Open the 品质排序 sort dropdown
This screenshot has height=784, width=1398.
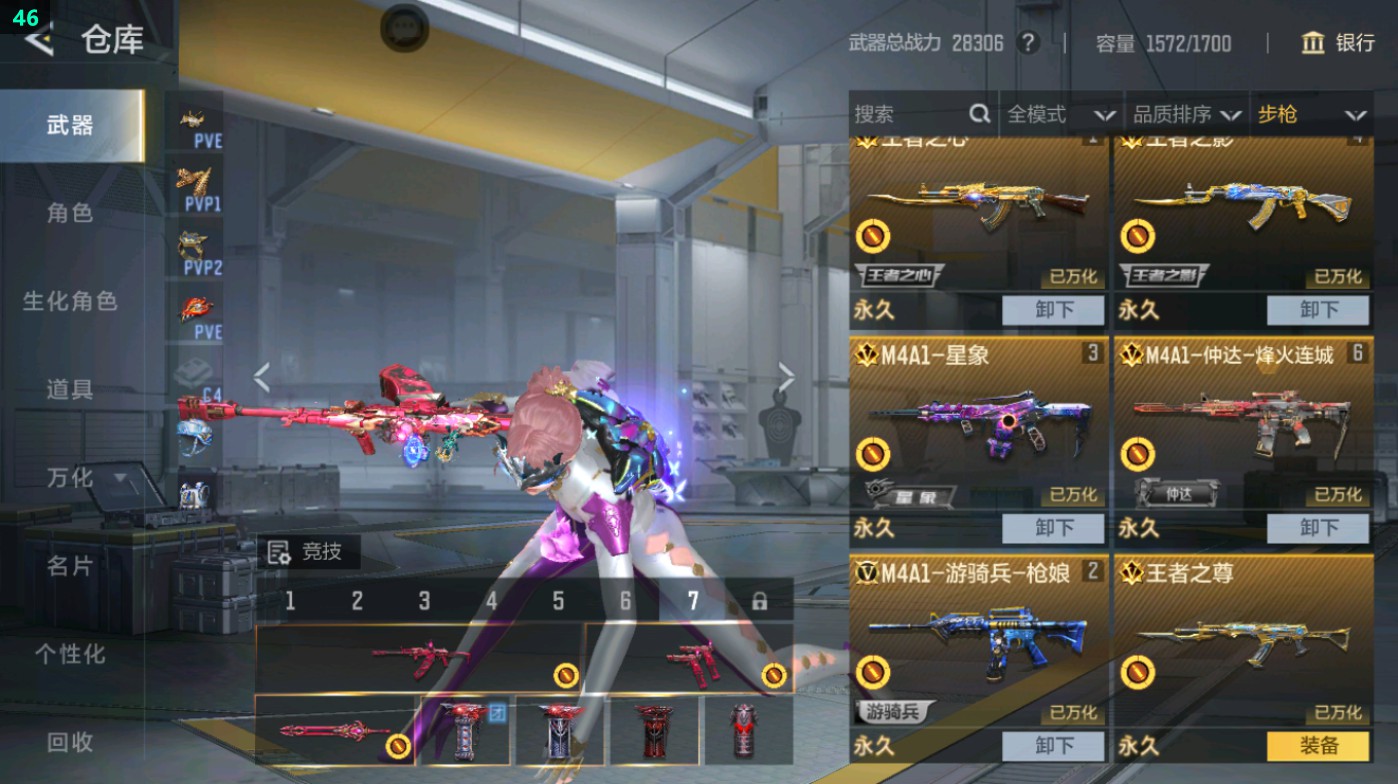click(x=1186, y=115)
